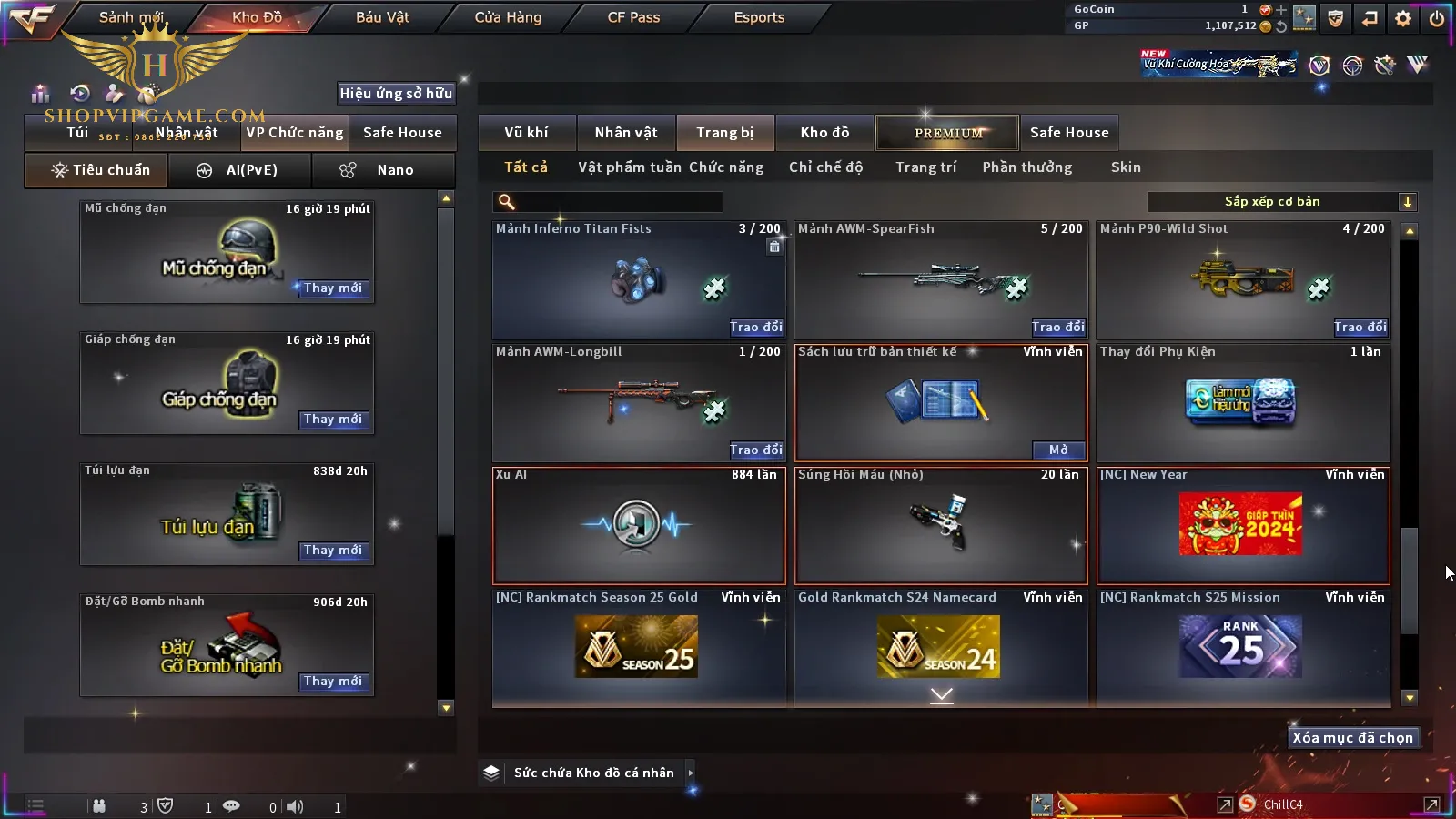
Task: Click the power exit icon
Action: 1437,17
